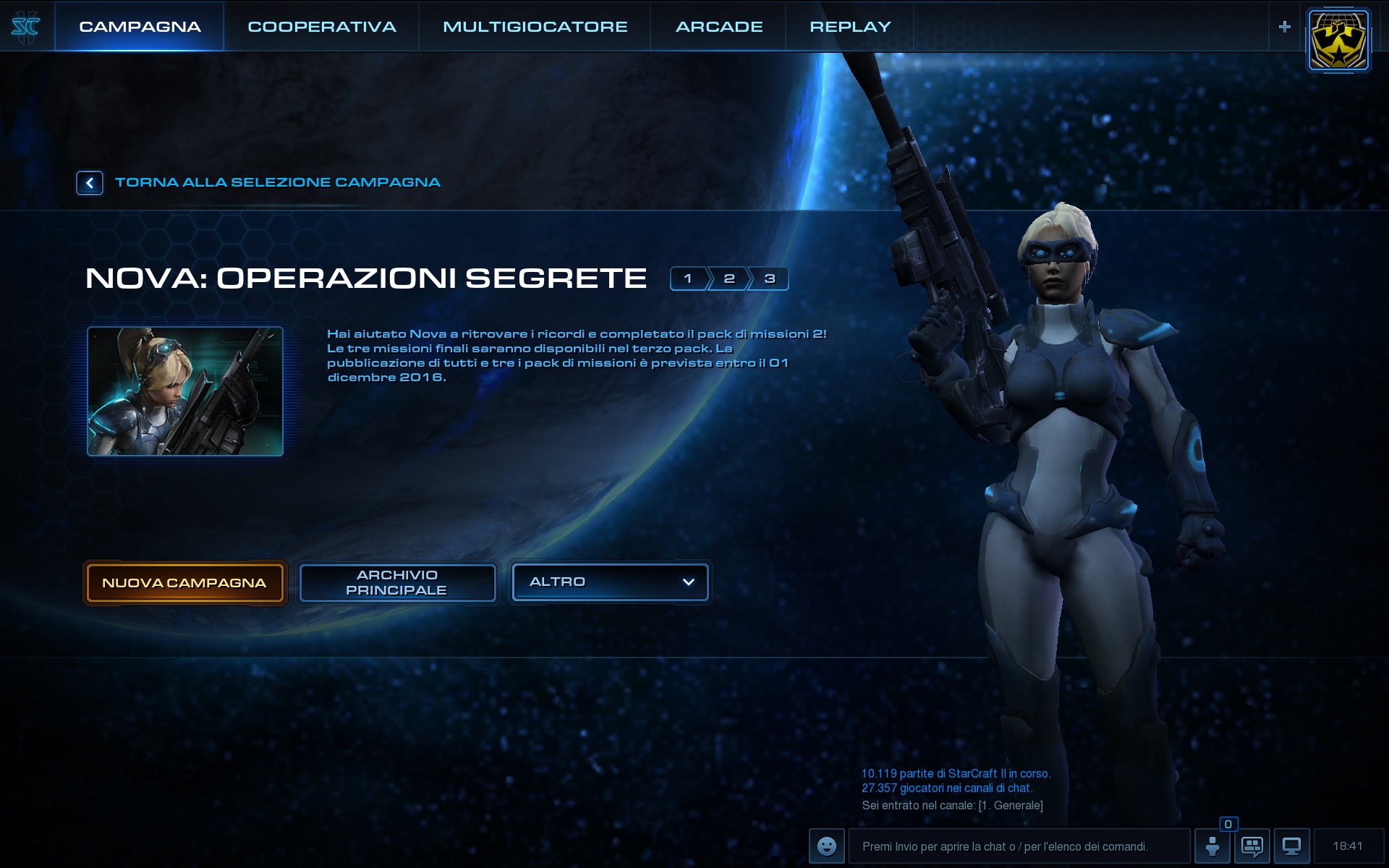Viewport: 1389px width, 868px height.
Task: Open the Replay tab
Action: (x=850, y=27)
